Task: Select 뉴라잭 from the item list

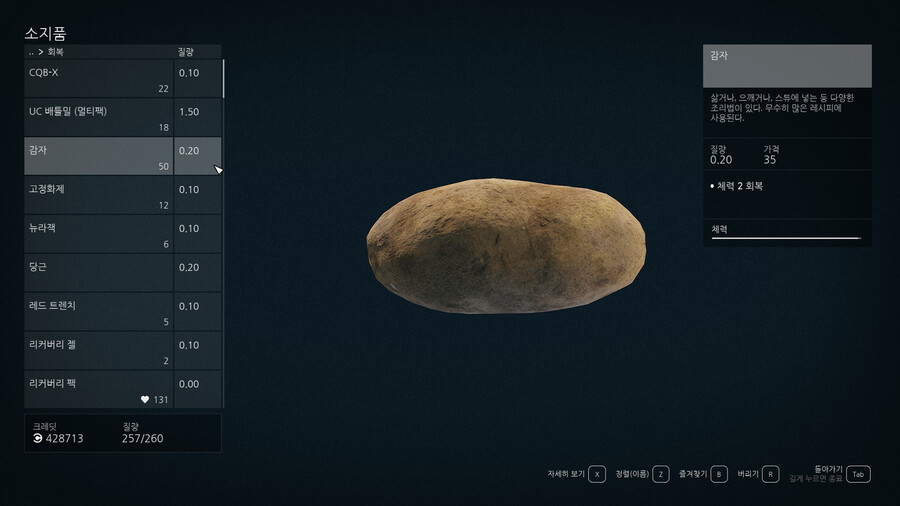Action: 98,235
